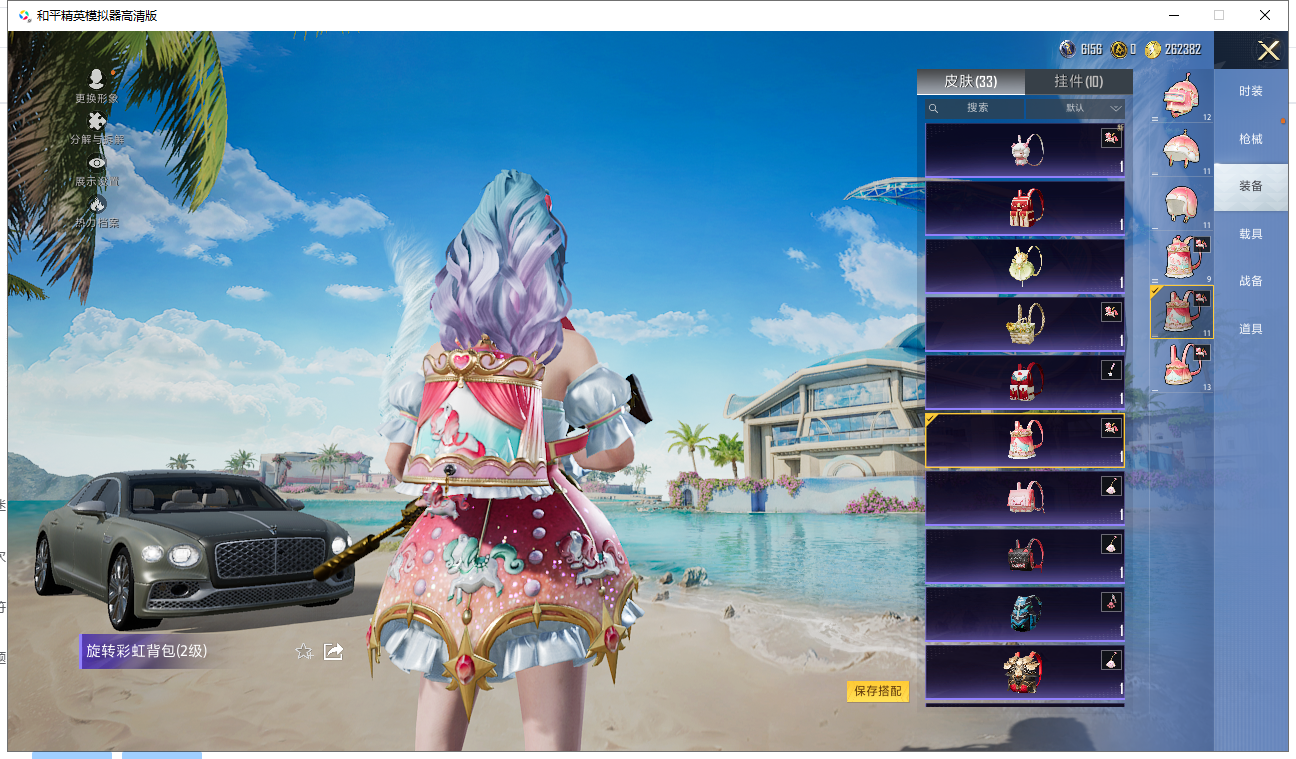Select the pink helmet with goggles slot
The height and width of the screenshot is (759, 1296).
pos(1181,98)
